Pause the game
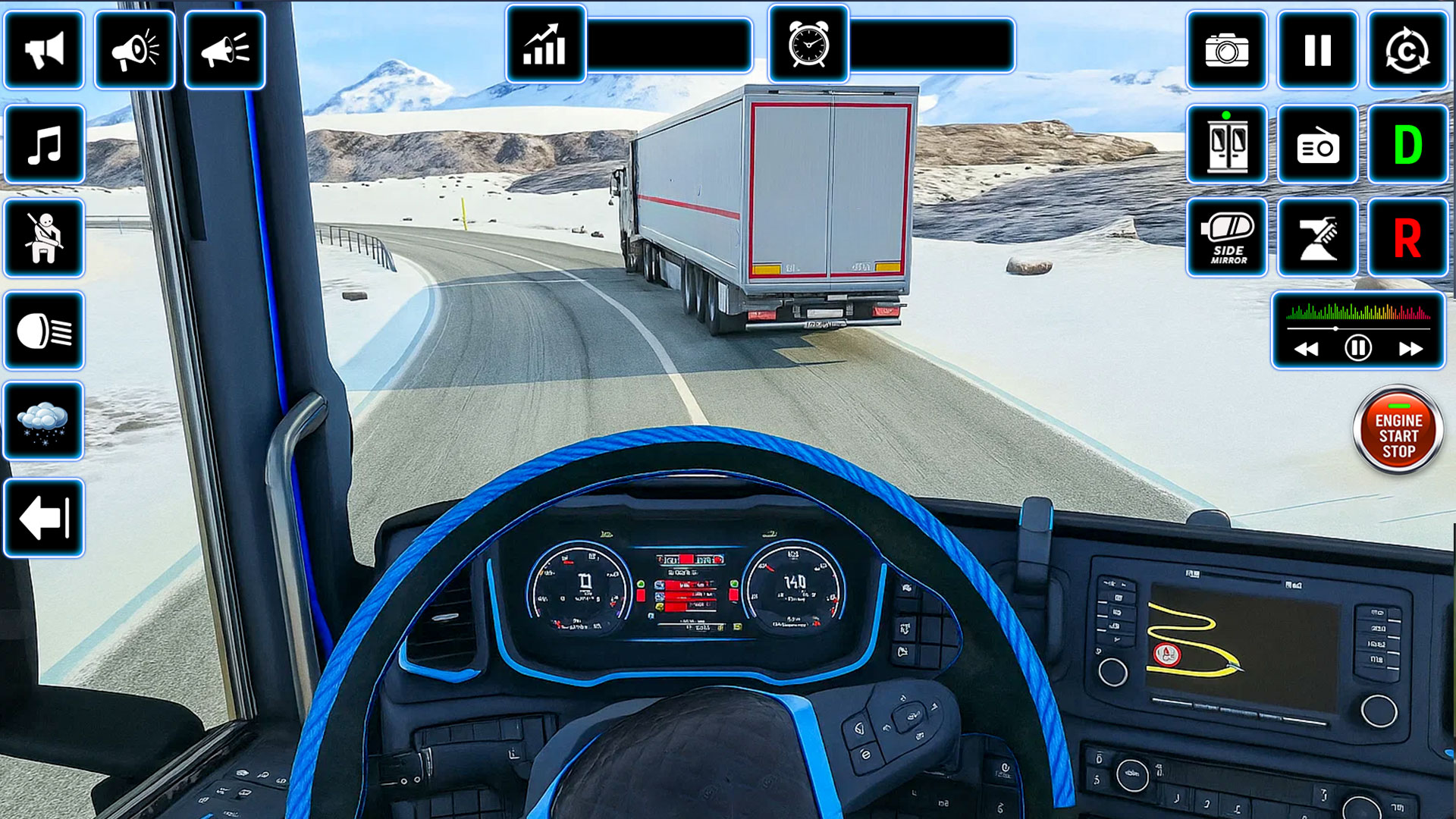 point(1317,49)
